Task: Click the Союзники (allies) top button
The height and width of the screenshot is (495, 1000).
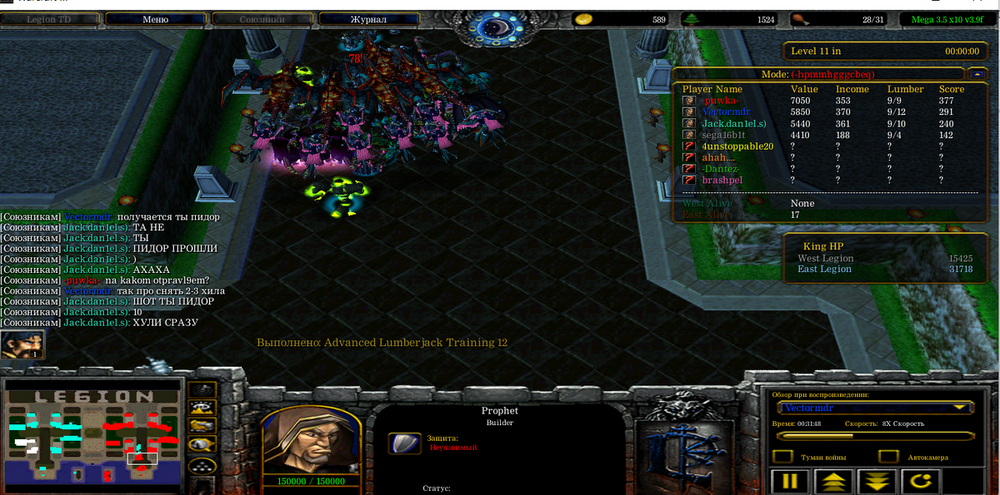Action: coord(261,19)
